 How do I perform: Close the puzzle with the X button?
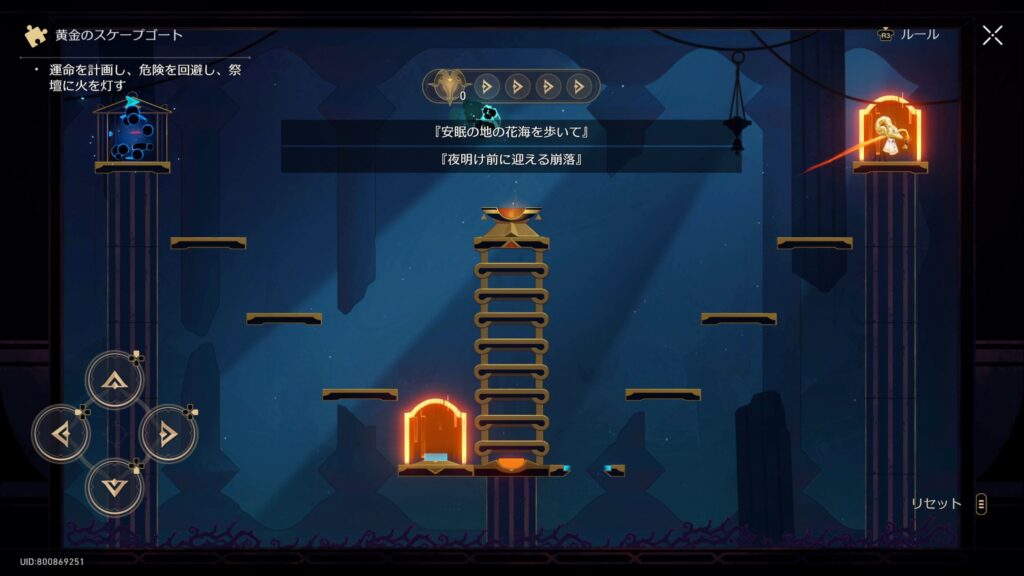pos(992,35)
